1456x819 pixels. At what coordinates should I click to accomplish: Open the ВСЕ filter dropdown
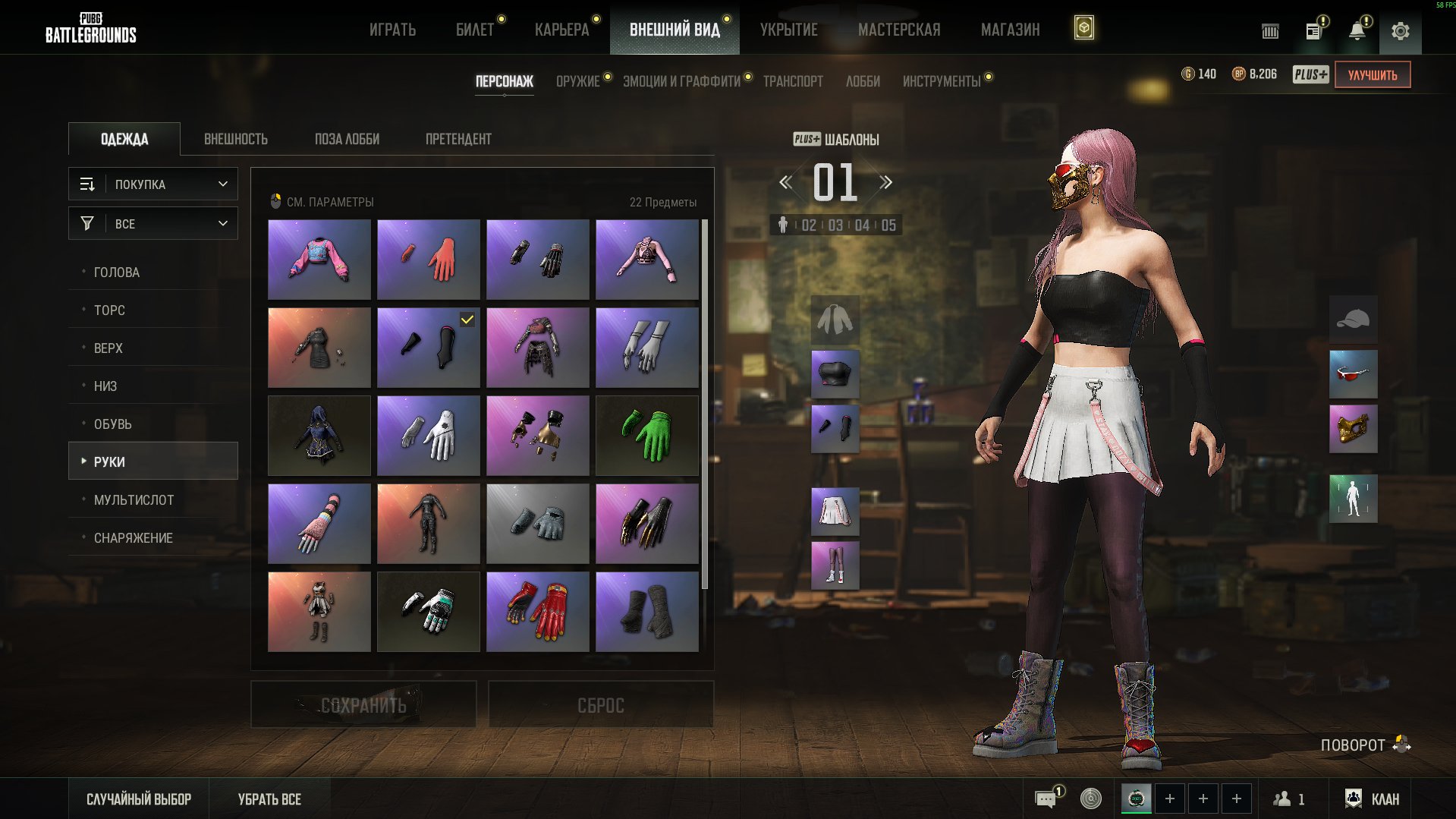153,224
